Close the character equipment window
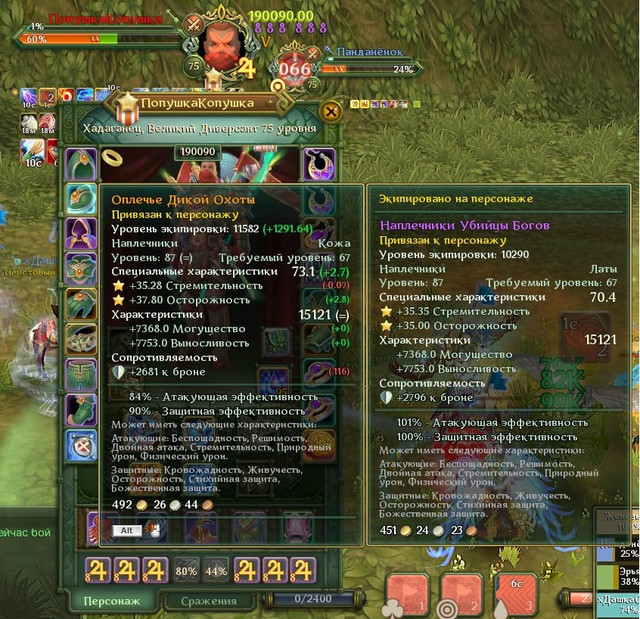This screenshot has height=619, width=640. (x=331, y=111)
